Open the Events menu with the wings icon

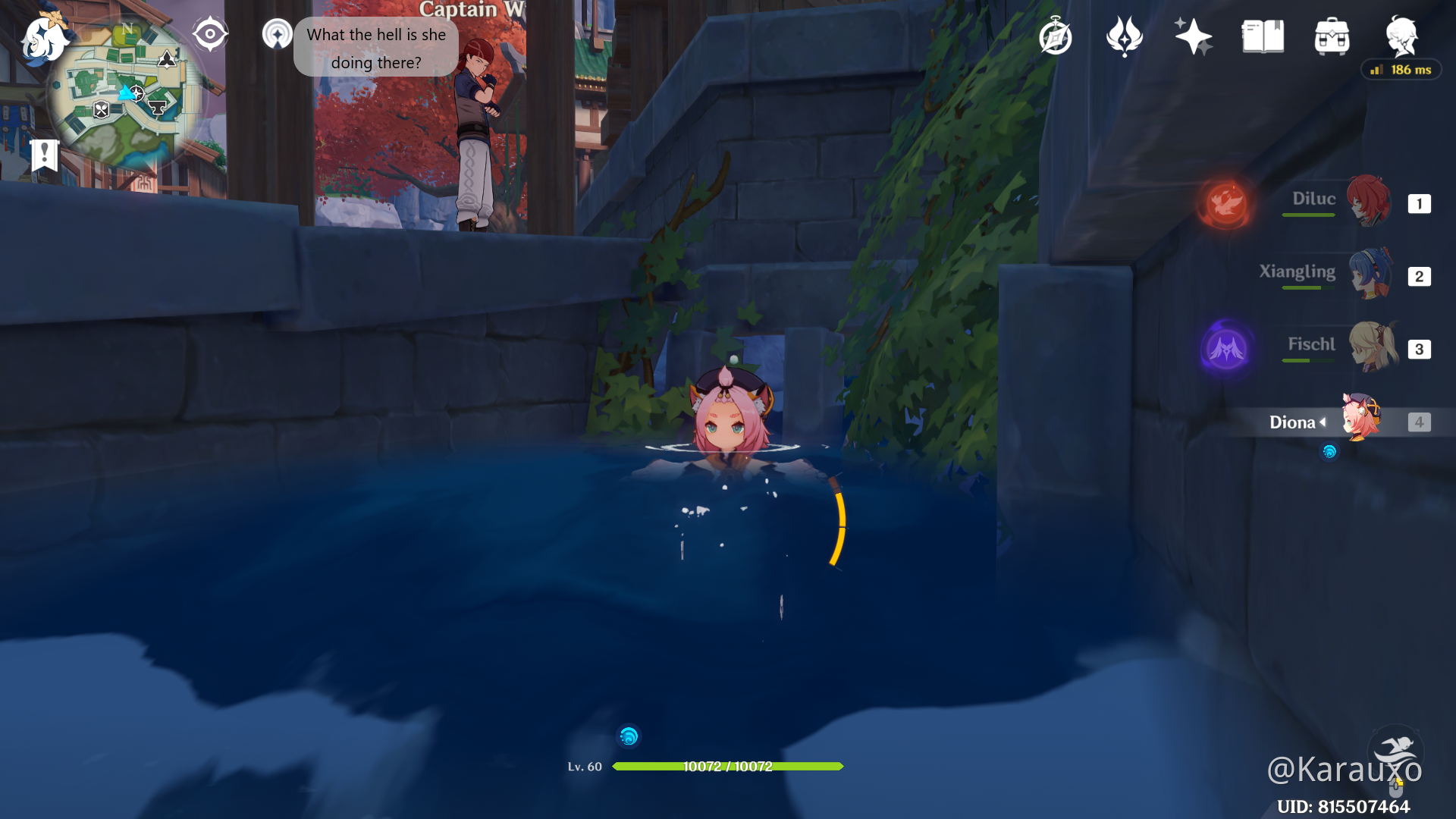tap(1124, 35)
